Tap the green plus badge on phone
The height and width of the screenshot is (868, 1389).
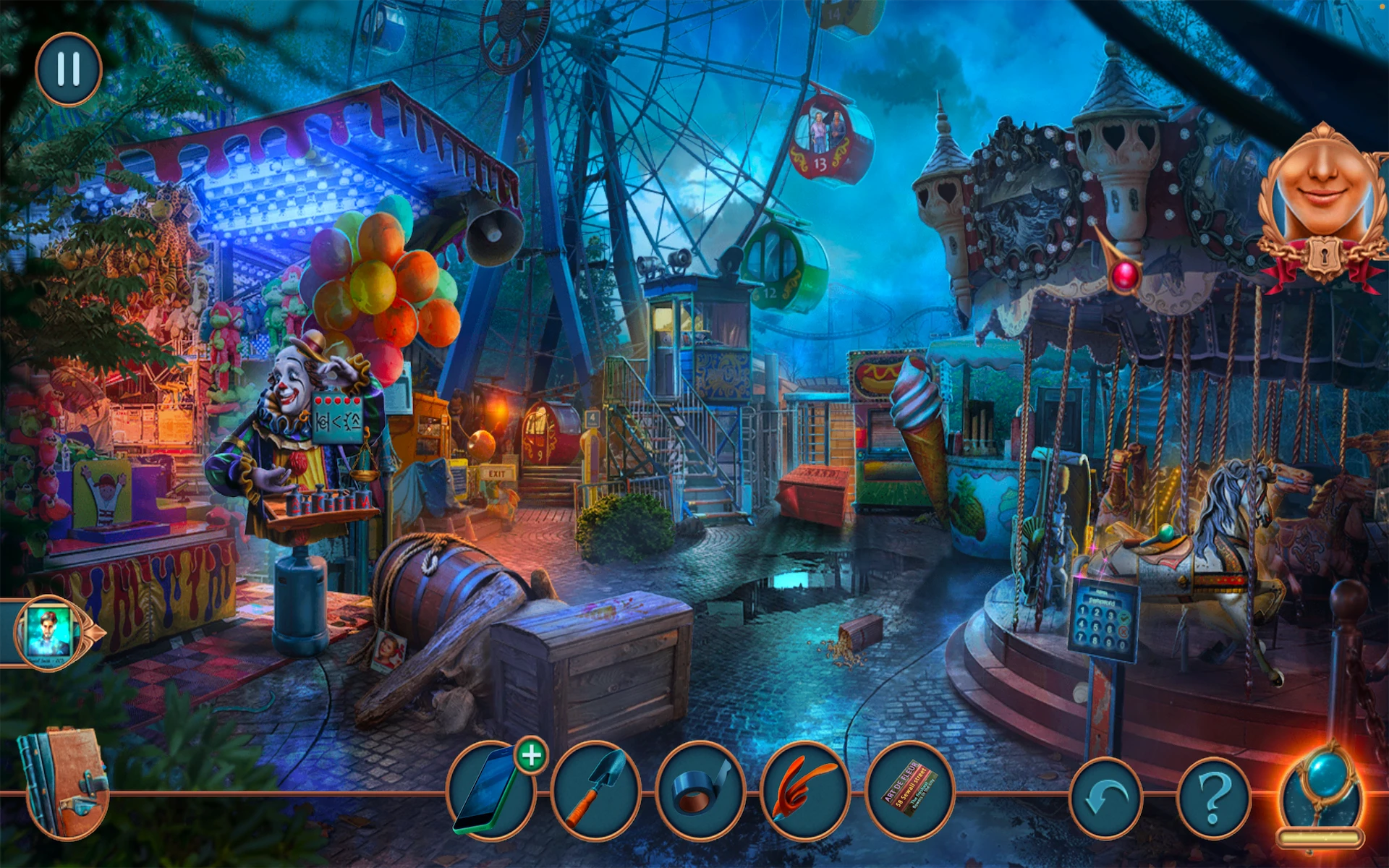[x=532, y=756]
